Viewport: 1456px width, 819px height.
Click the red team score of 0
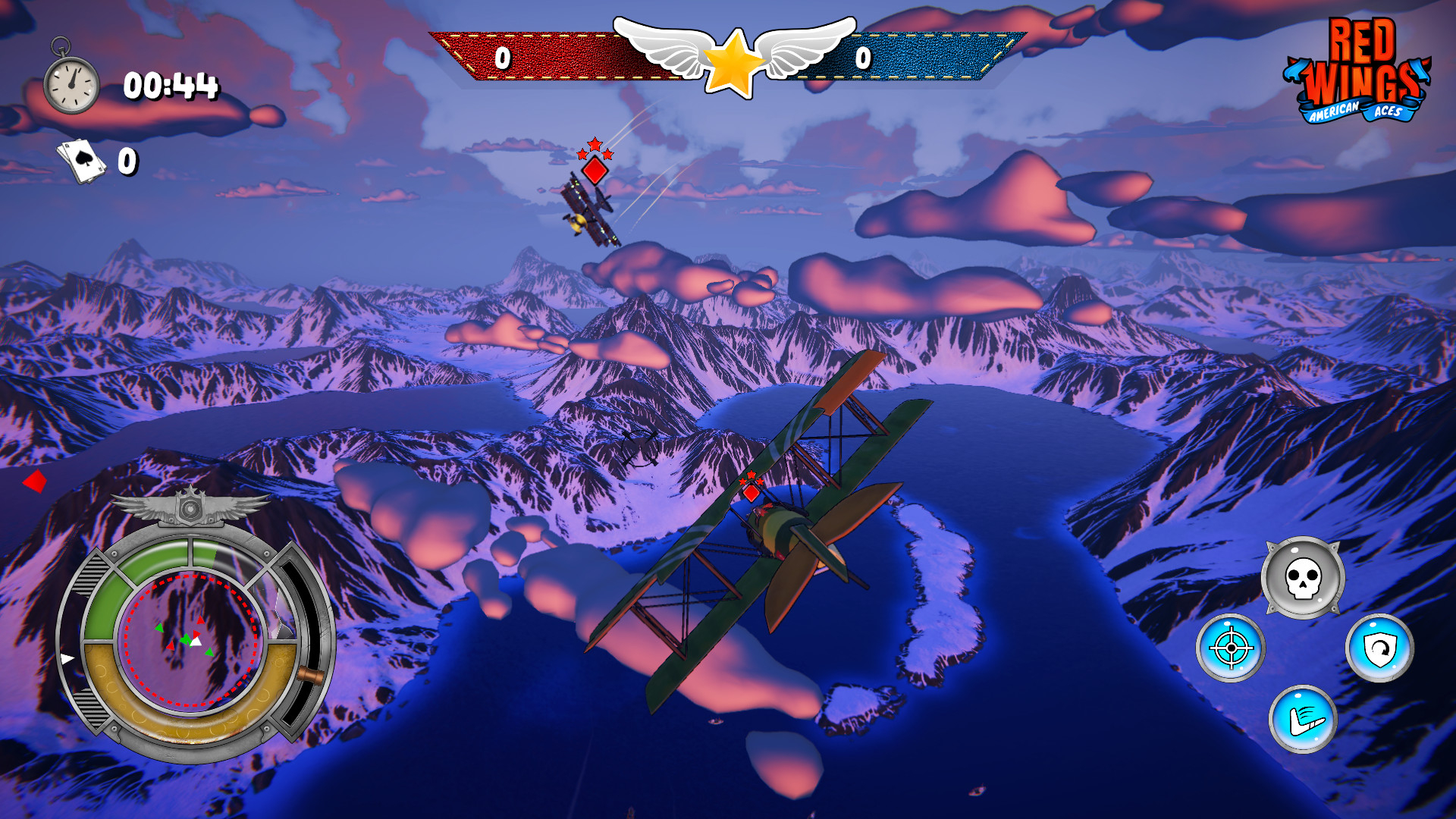[500, 57]
